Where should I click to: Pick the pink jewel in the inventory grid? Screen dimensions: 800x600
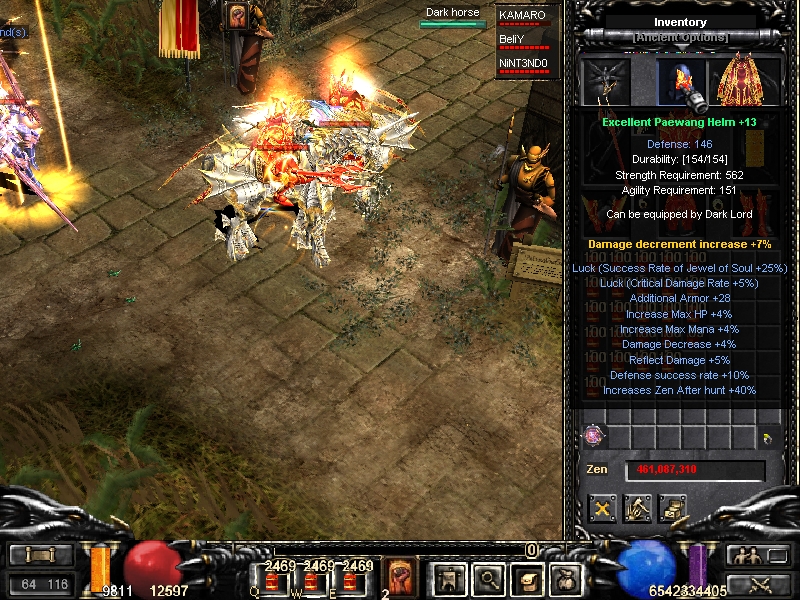(595, 436)
